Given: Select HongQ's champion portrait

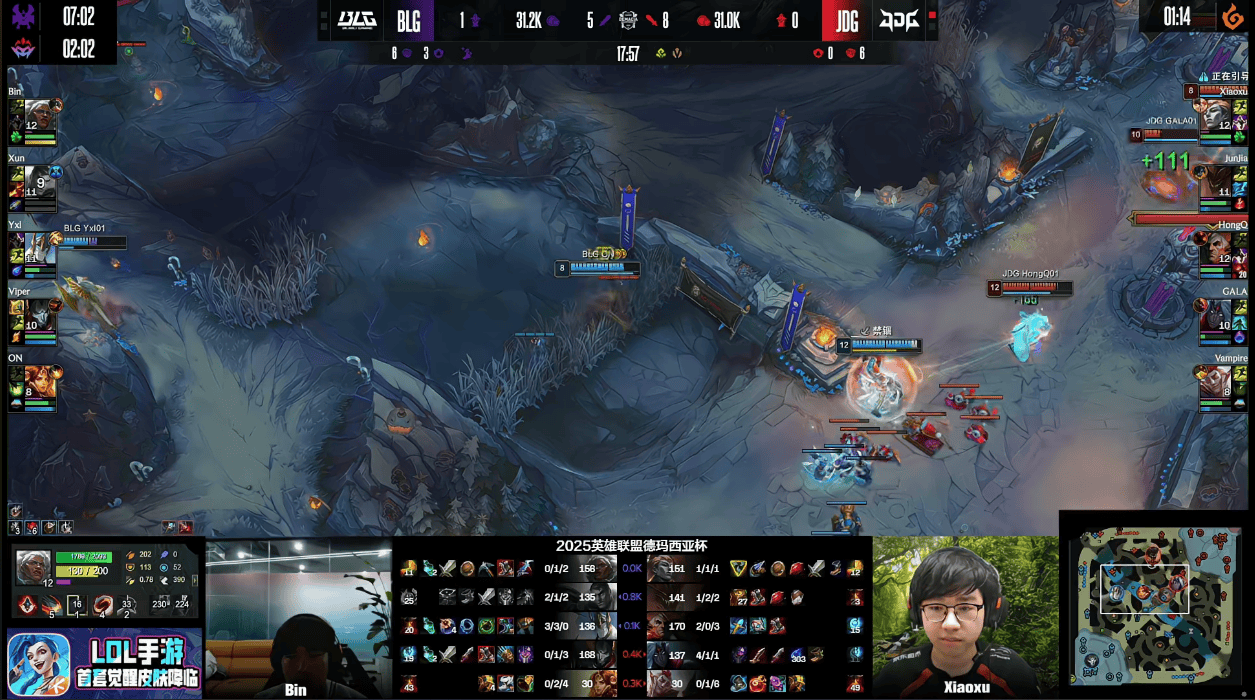Looking at the screenshot, I should pos(1216,250).
